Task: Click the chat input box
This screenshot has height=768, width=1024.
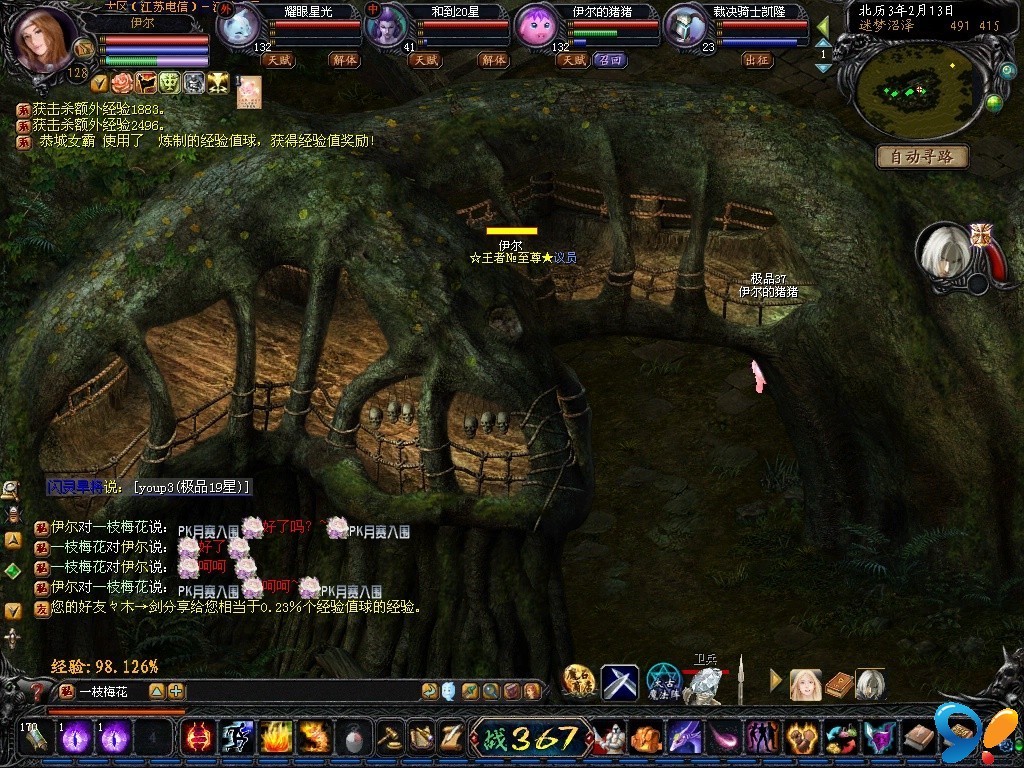Action: (x=290, y=691)
